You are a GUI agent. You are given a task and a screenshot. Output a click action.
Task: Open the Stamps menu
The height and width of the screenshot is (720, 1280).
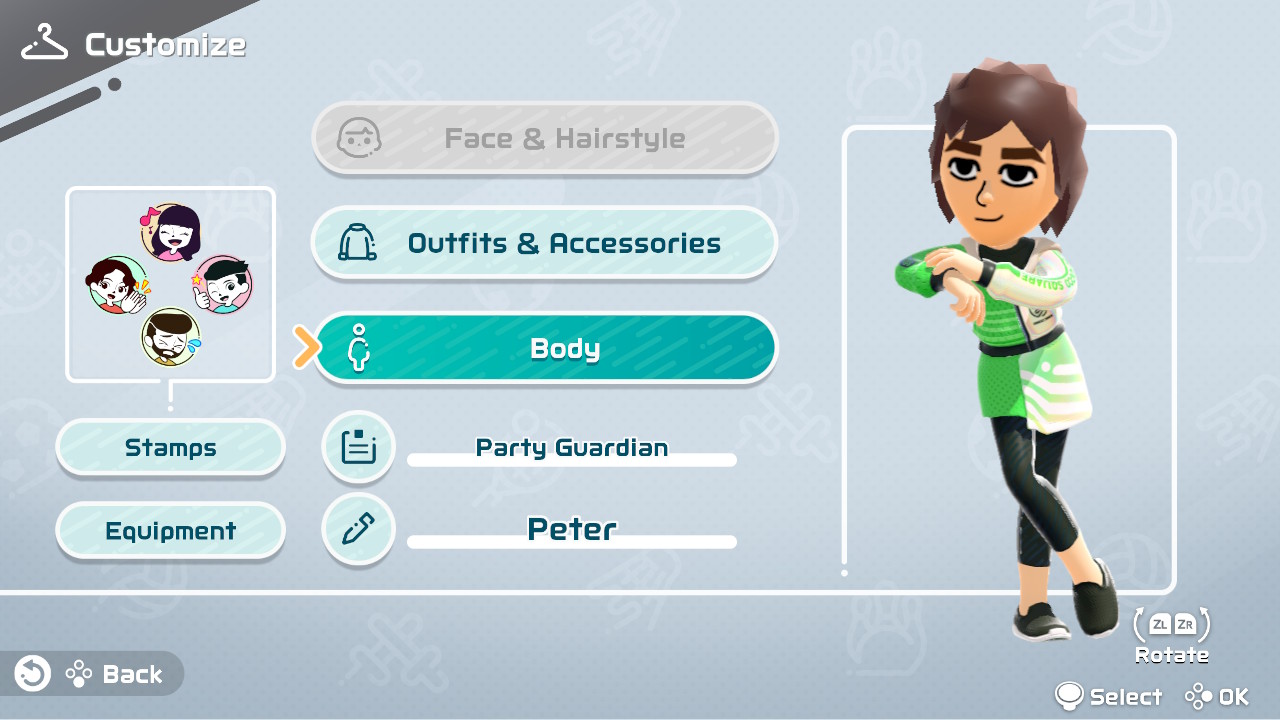pyautogui.click(x=170, y=447)
